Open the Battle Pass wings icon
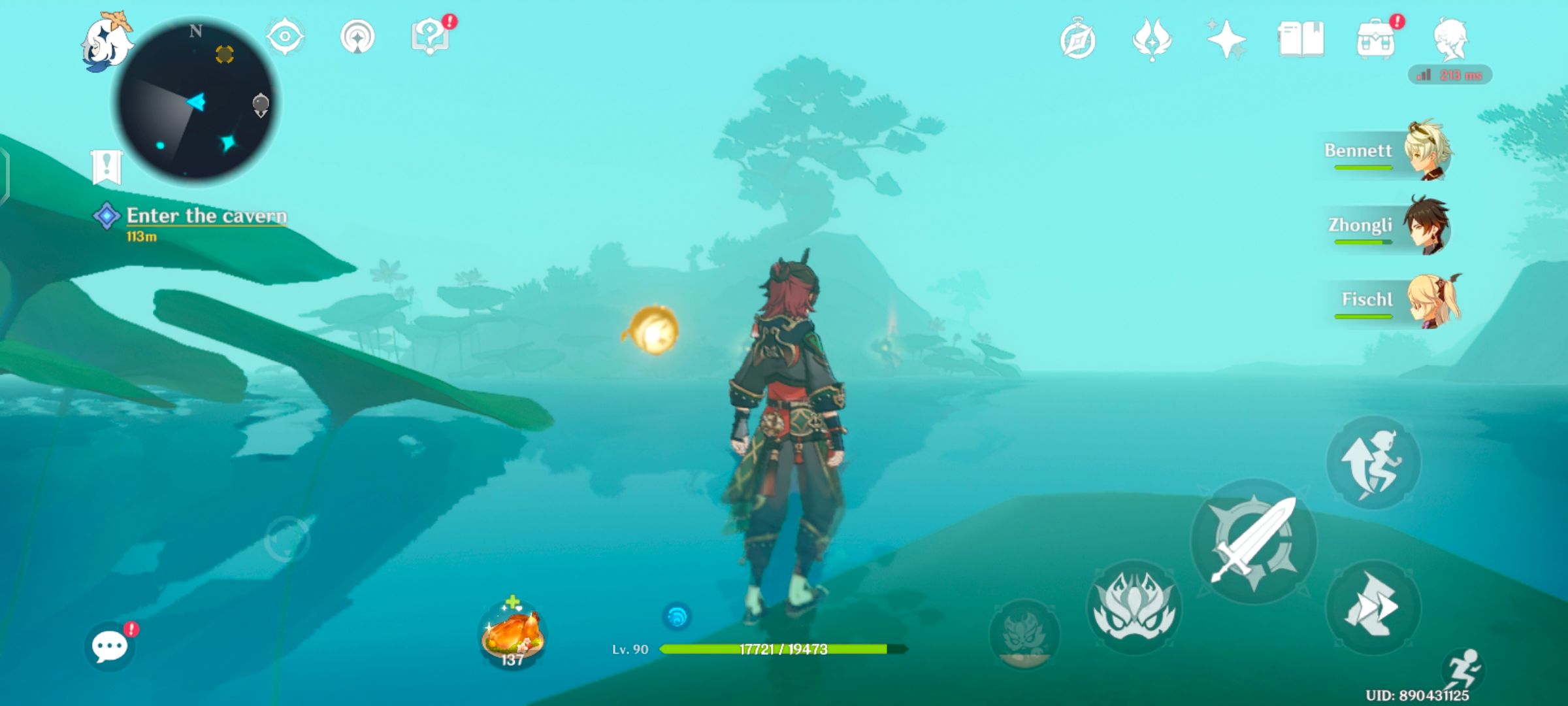1568x706 pixels. pyautogui.click(x=1151, y=41)
